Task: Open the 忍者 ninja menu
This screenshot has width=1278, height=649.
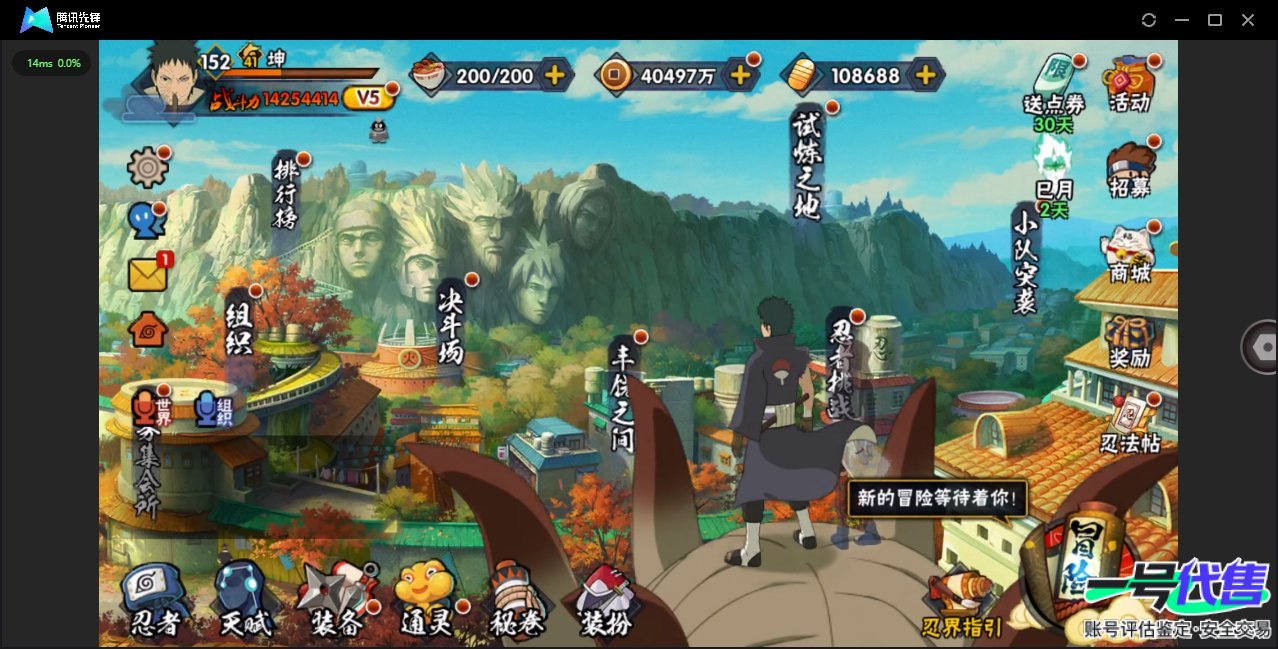Action: pyautogui.click(x=154, y=600)
